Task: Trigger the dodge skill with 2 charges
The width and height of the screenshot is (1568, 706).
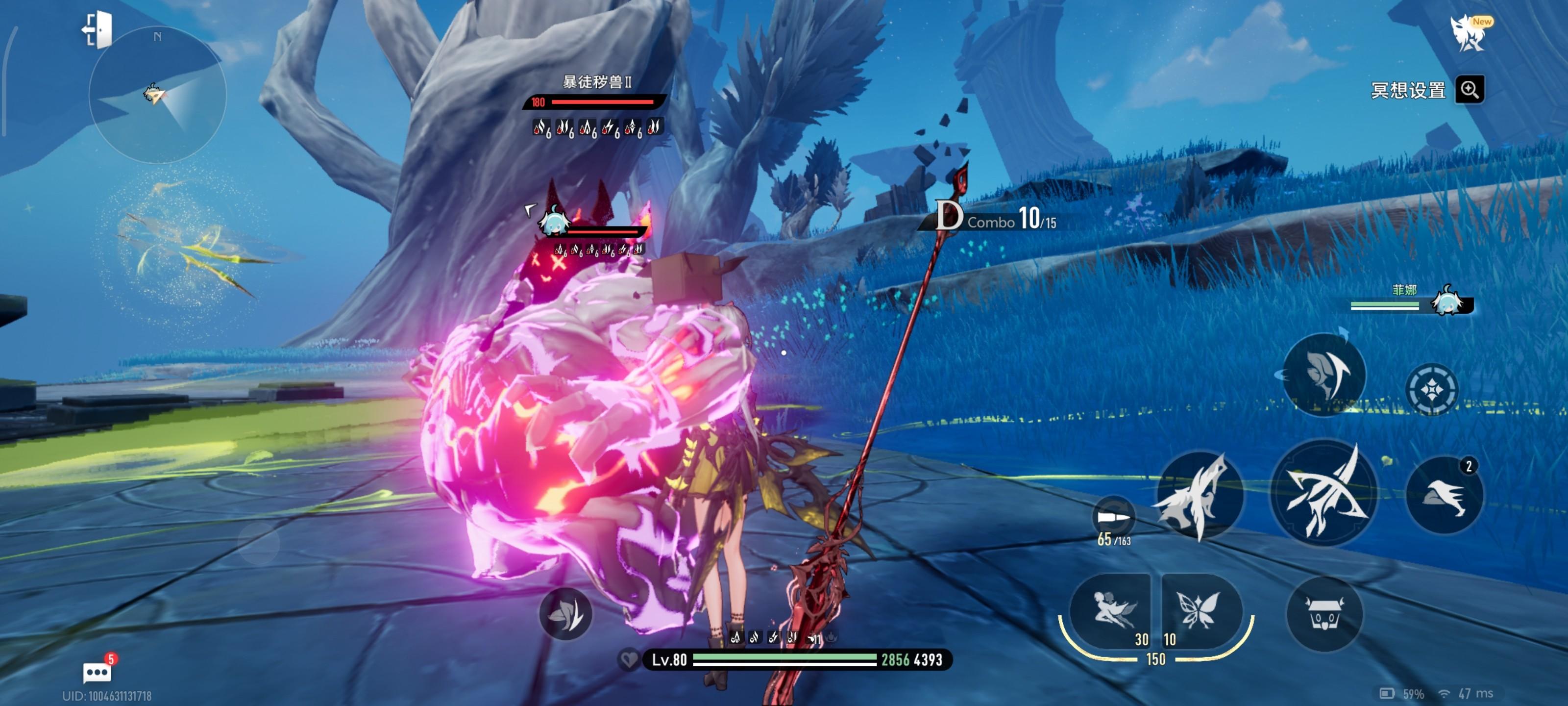Action: point(1445,495)
